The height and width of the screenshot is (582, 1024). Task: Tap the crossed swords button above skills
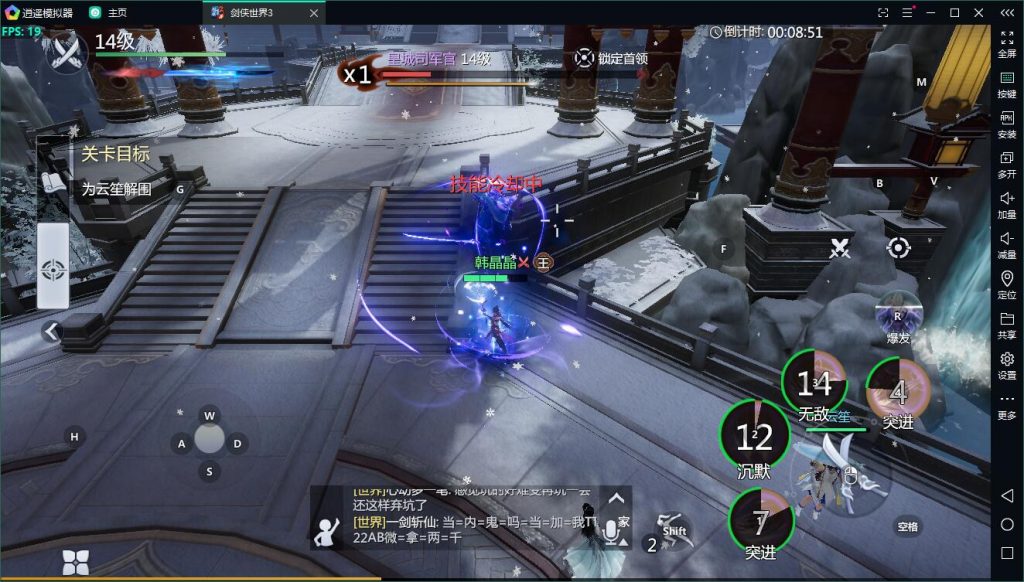(x=840, y=248)
